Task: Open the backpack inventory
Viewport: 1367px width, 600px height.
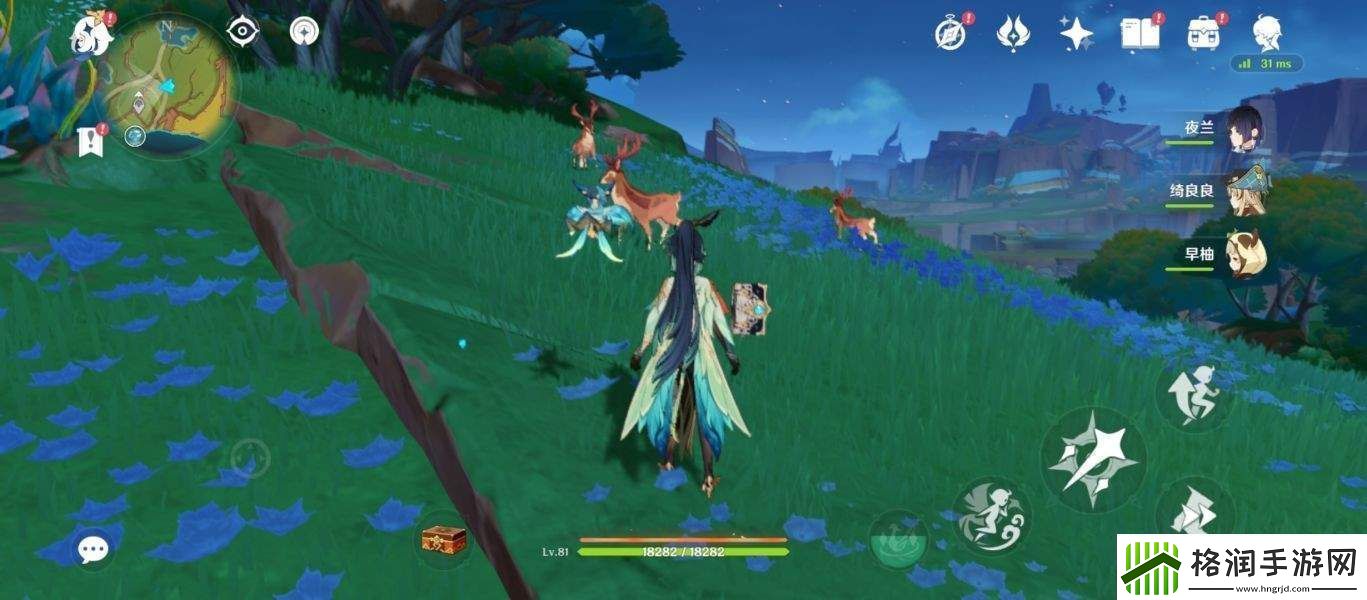Action: [1204, 34]
